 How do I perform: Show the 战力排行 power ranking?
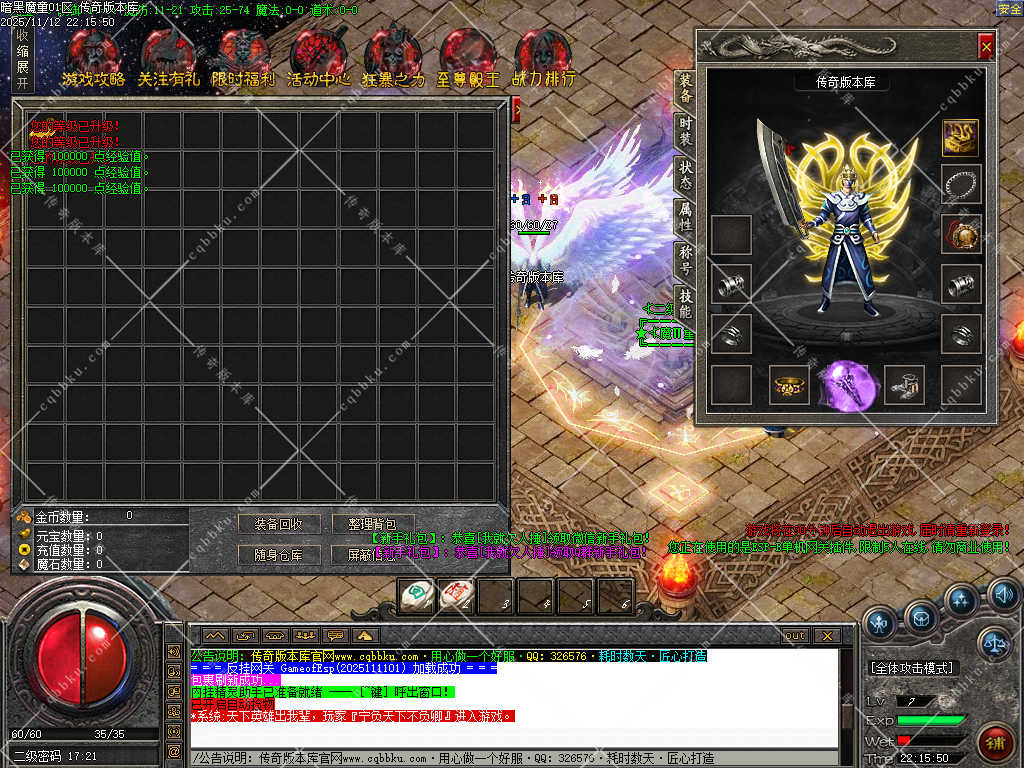[x=543, y=60]
